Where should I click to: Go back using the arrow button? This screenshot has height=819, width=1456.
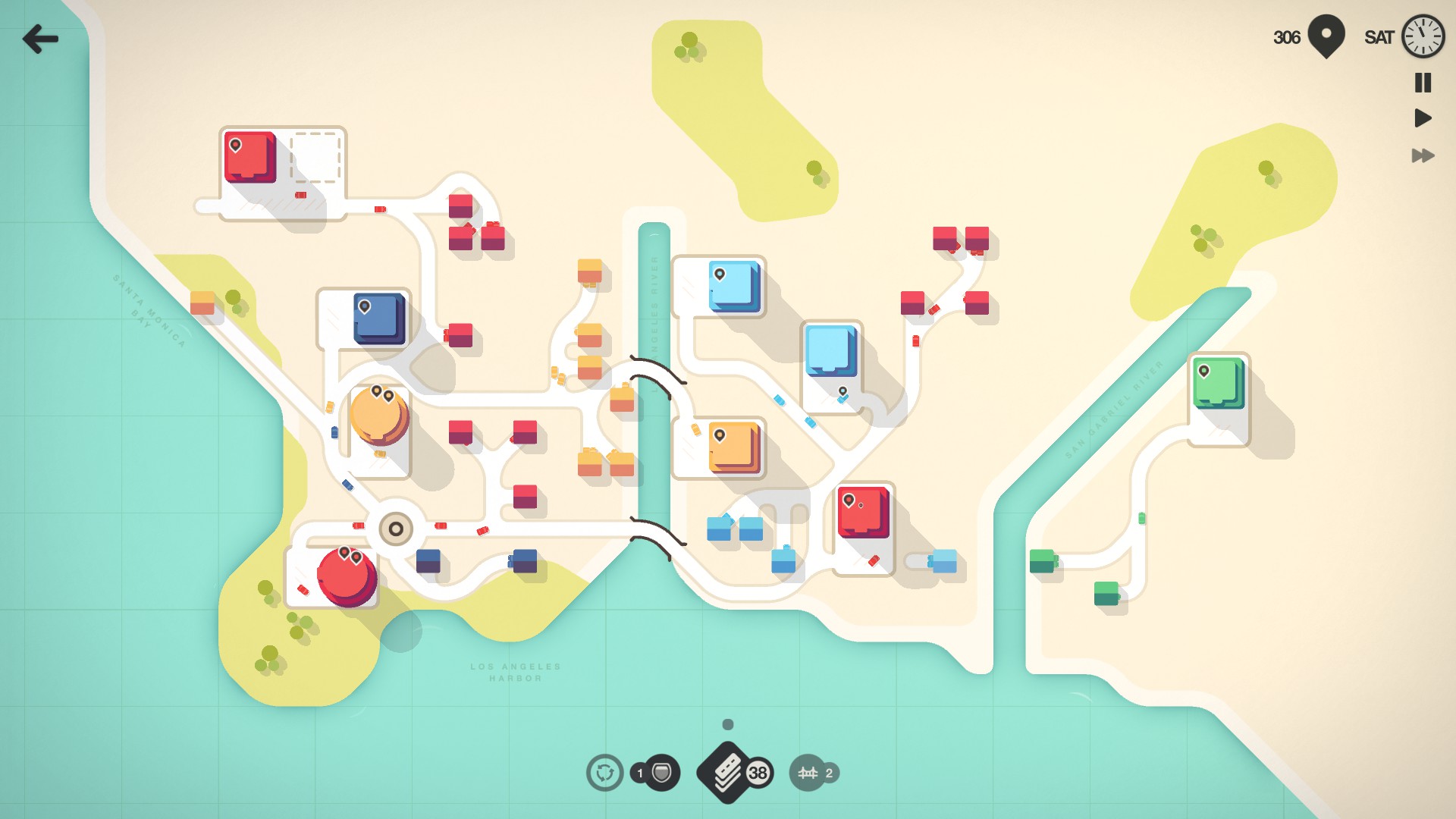40,39
